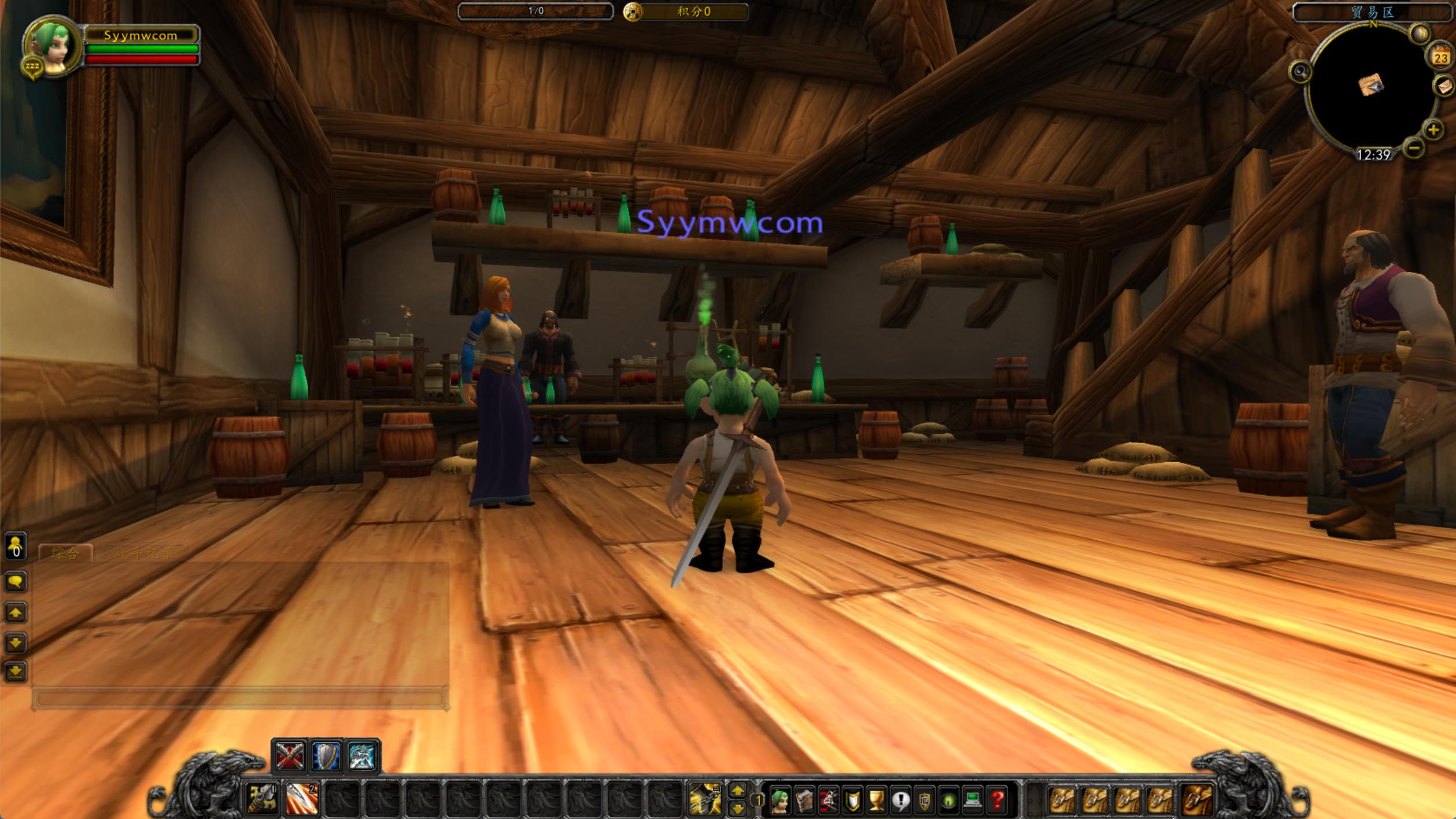Open the achievements golden trophy button
Image resolution: width=1456 pixels, height=819 pixels.
[877, 800]
